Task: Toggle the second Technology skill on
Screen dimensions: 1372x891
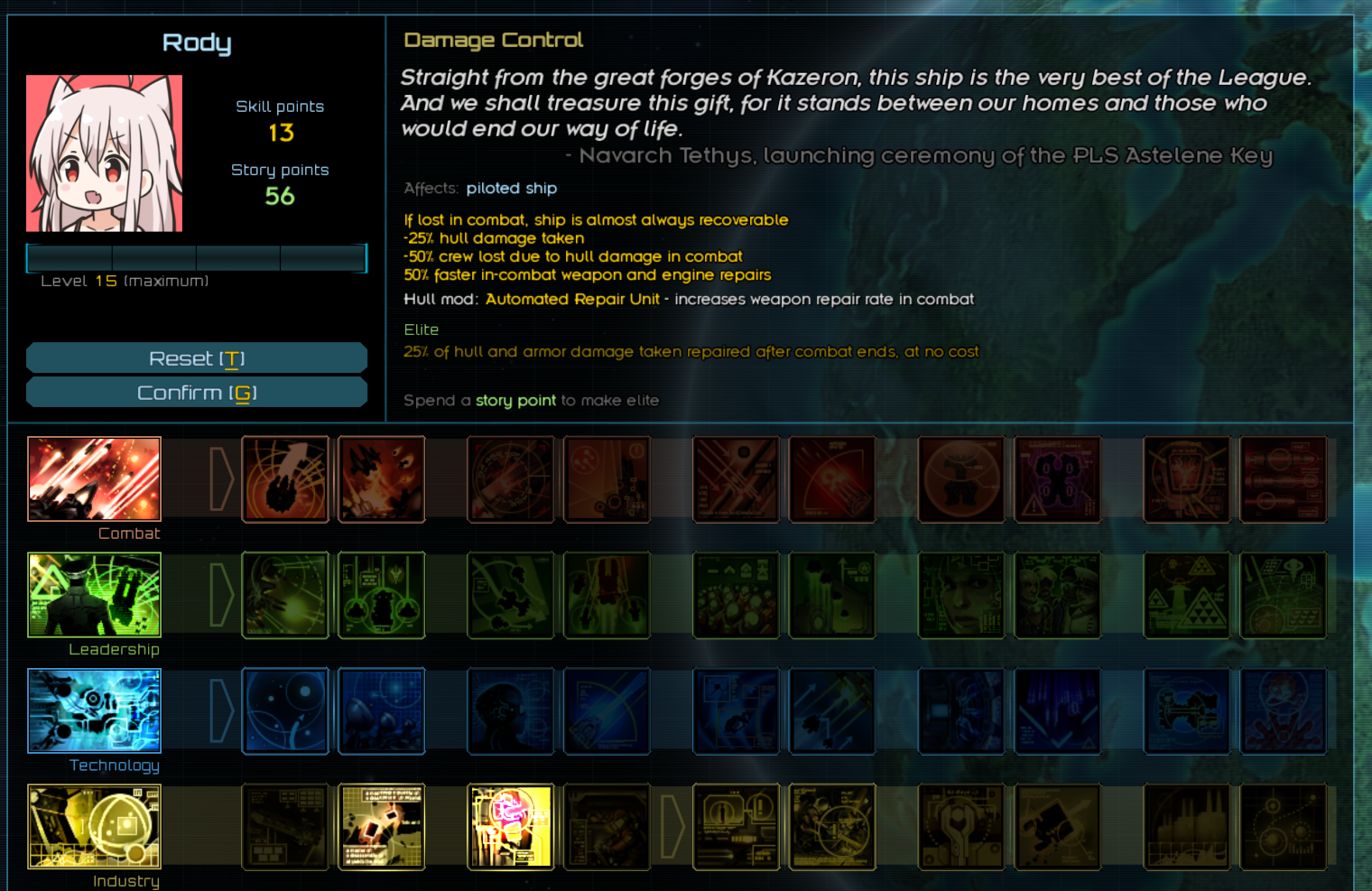Action: pyautogui.click(x=381, y=710)
